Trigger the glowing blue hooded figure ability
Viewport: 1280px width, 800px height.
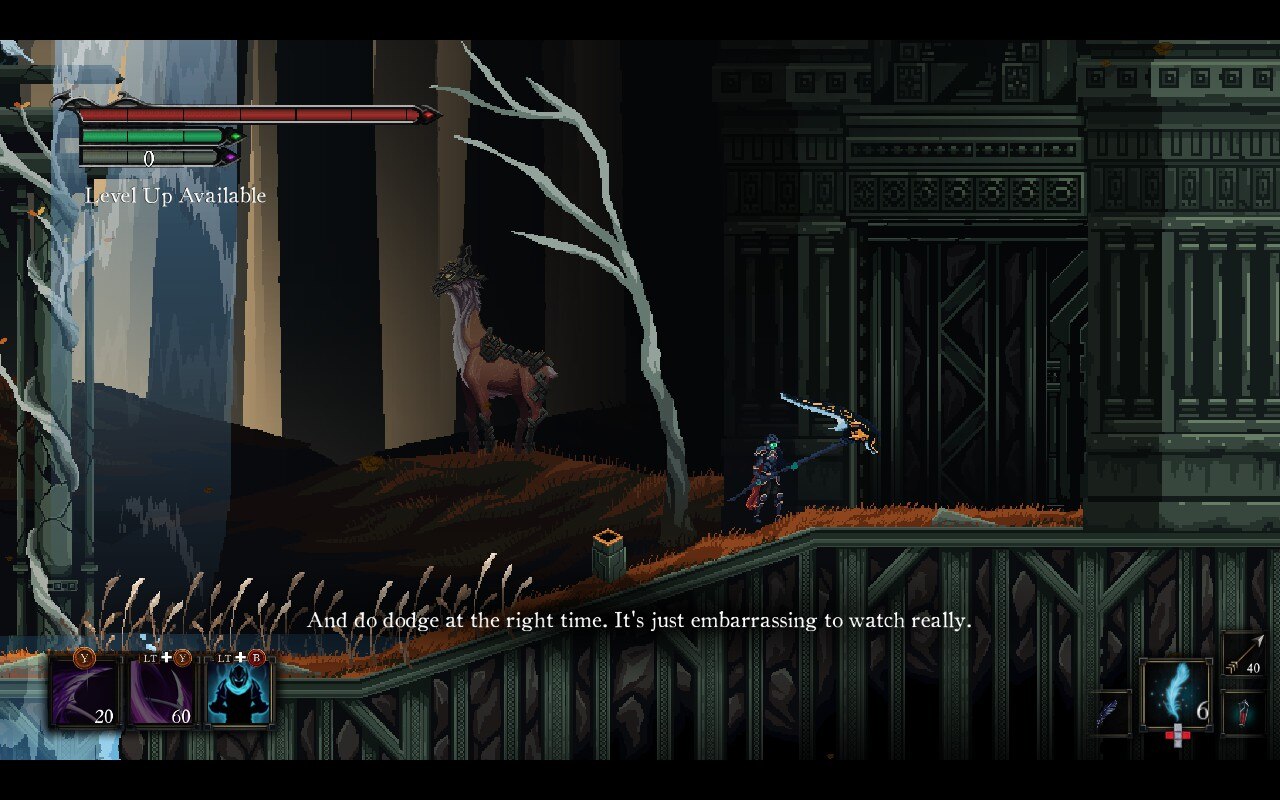(x=238, y=690)
